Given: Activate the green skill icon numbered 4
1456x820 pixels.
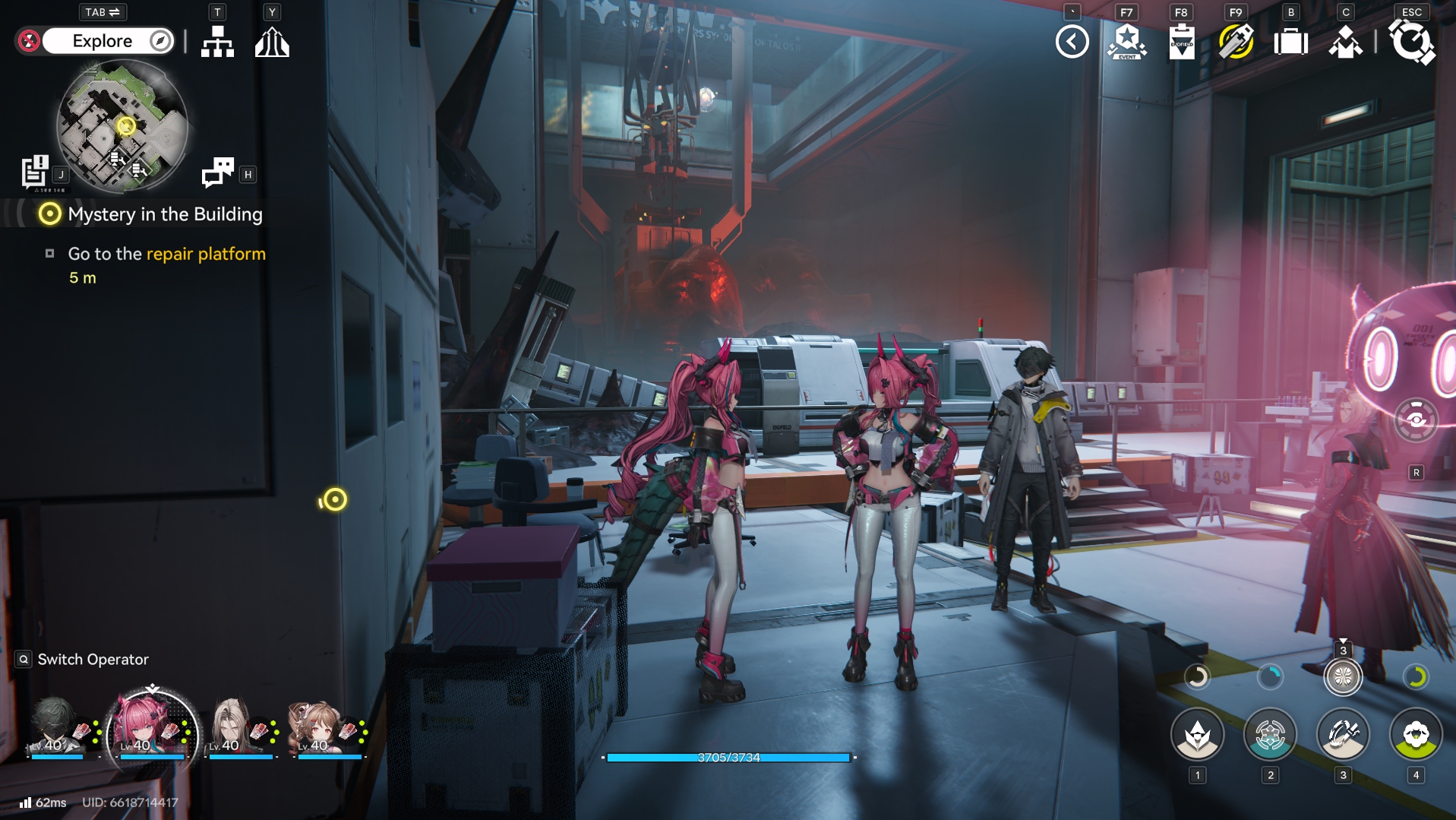Looking at the screenshot, I should tap(1415, 735).
